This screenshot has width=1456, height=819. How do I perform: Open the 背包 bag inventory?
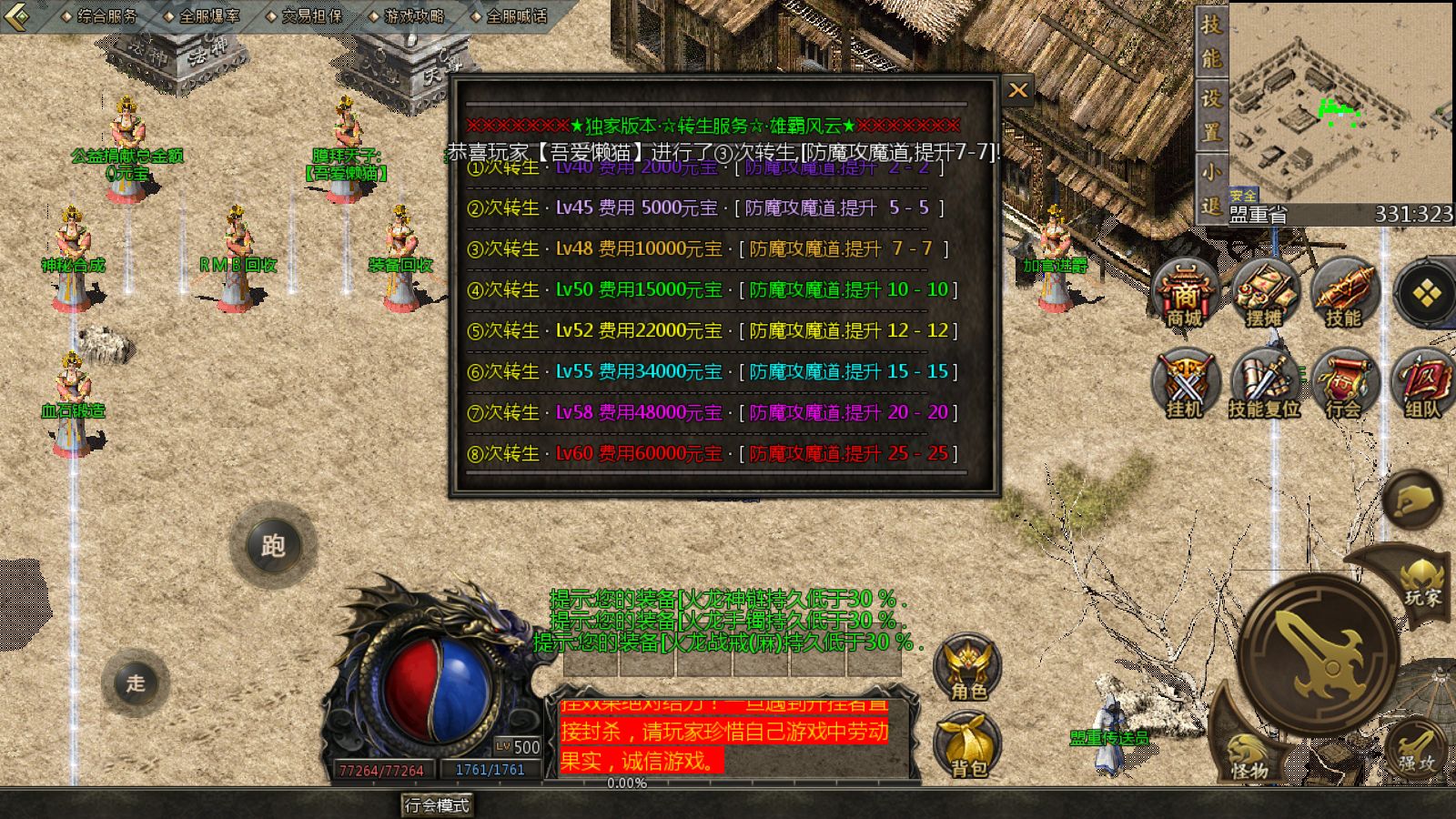[x=968, y=746]
